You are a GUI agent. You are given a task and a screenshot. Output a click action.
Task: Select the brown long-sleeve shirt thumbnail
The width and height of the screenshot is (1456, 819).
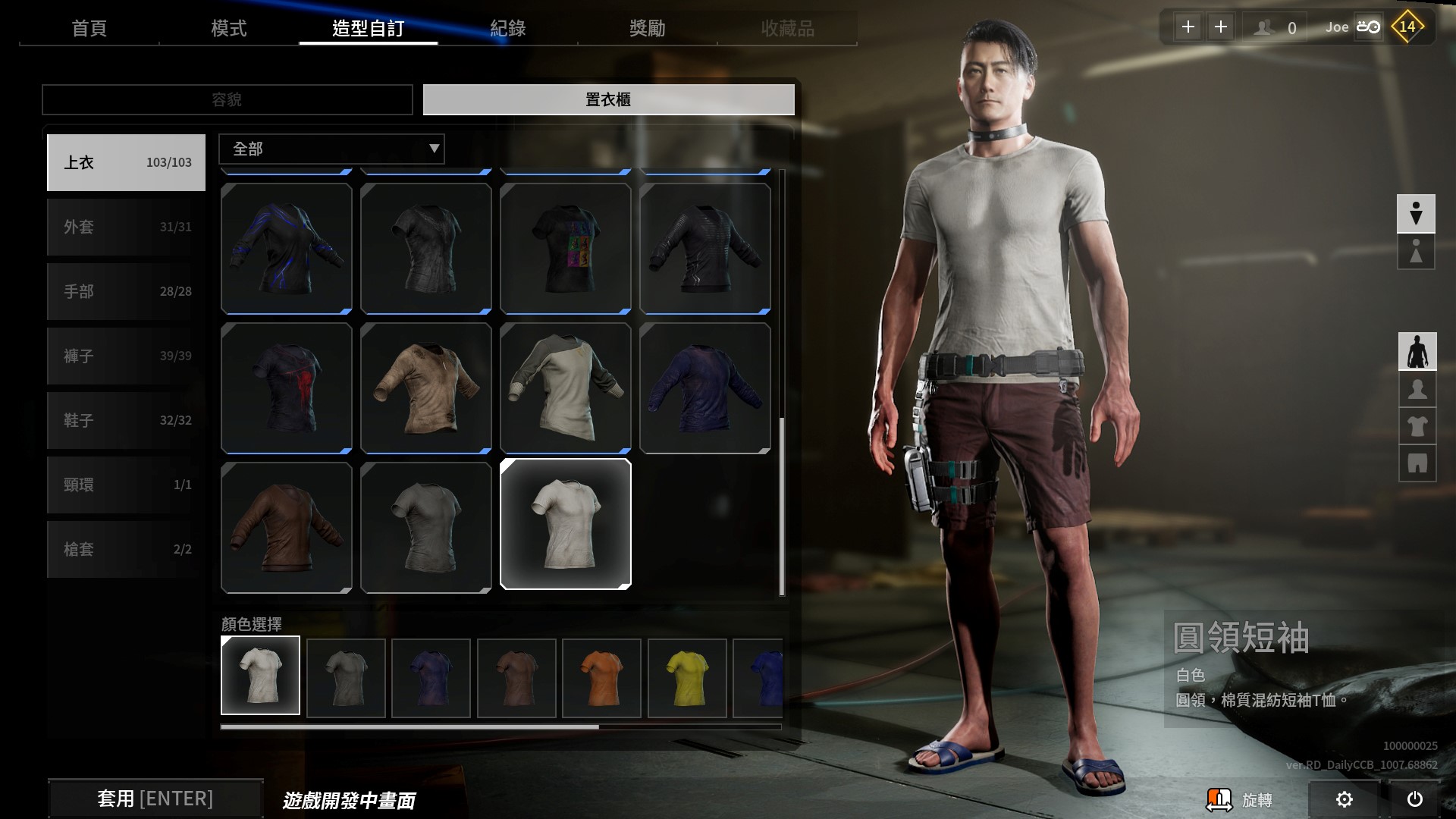pyautogui.click(x=286, y=526)
